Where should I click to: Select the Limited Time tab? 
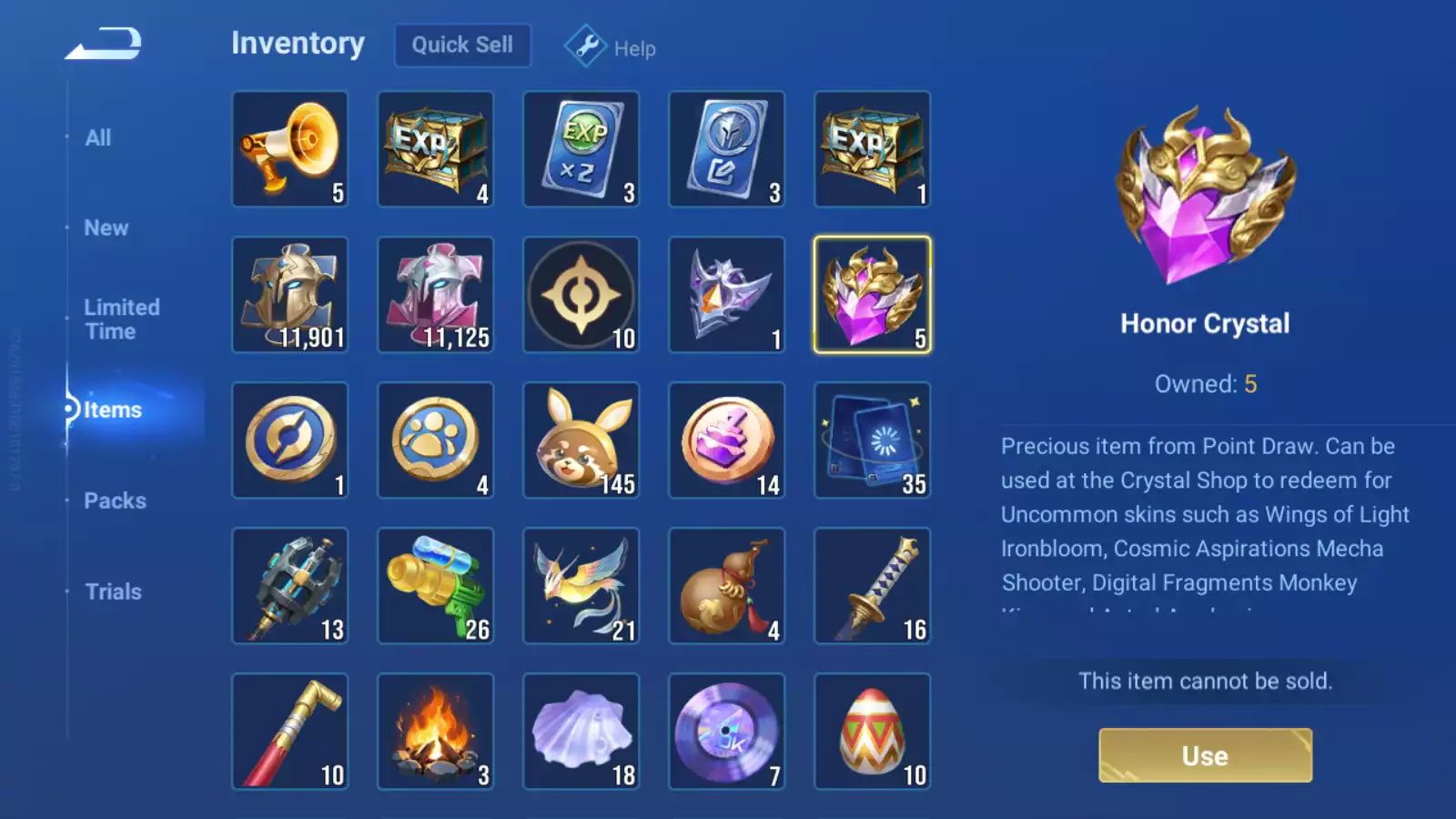click(x=122, y=319)
